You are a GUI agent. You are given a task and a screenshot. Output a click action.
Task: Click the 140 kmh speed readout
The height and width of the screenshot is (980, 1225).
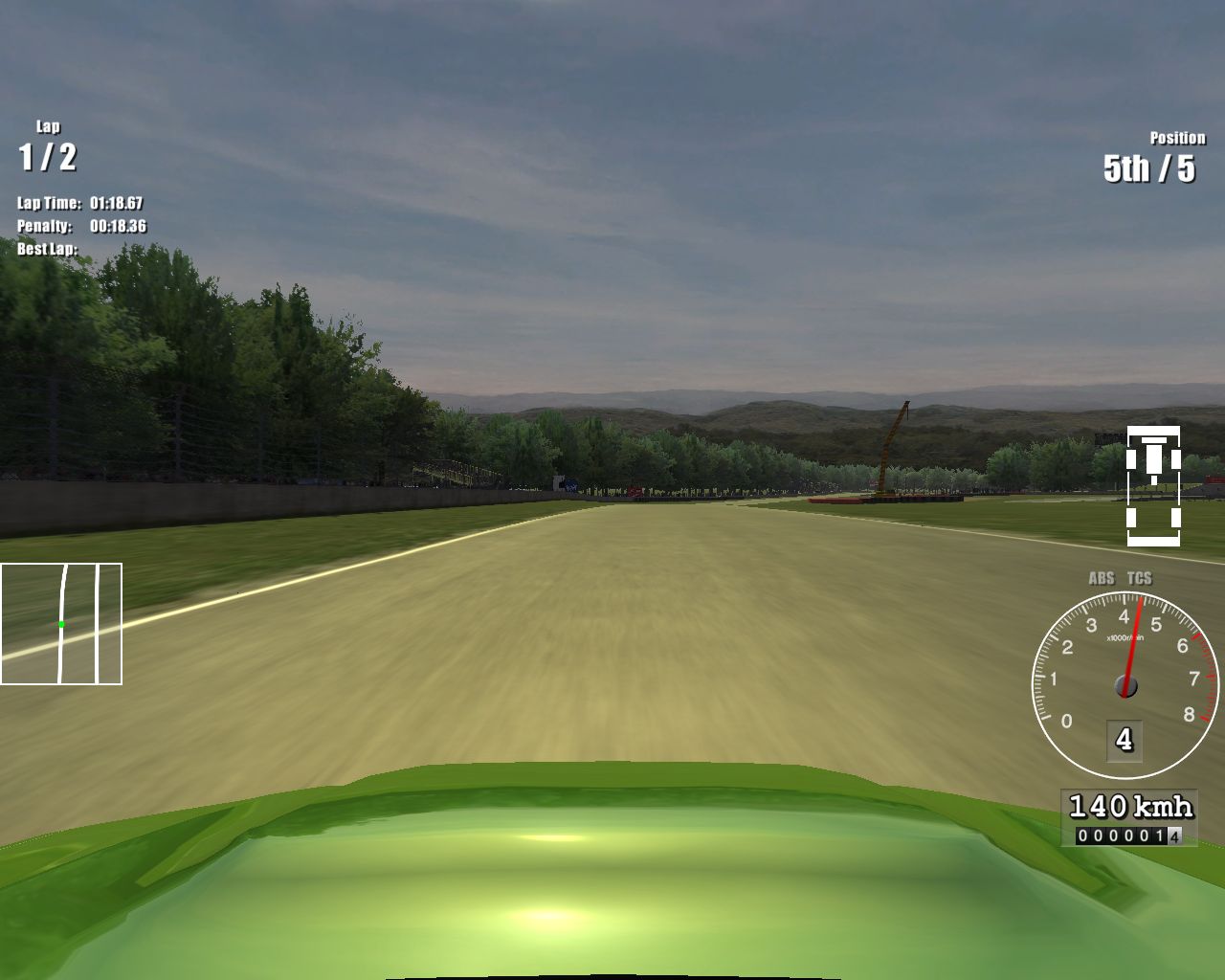click(1130, 805)
